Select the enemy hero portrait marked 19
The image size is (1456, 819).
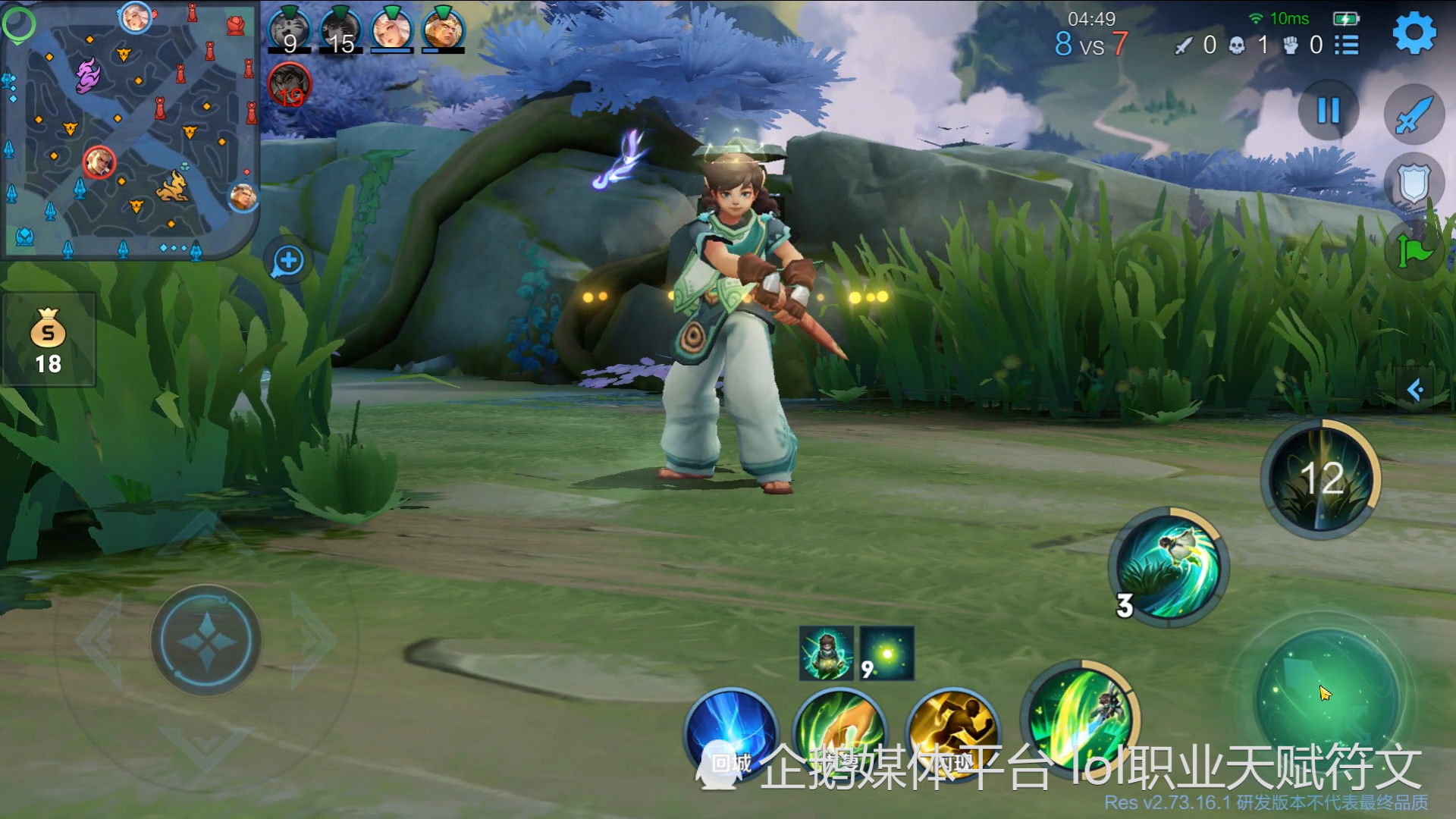[x=290, y=84]
